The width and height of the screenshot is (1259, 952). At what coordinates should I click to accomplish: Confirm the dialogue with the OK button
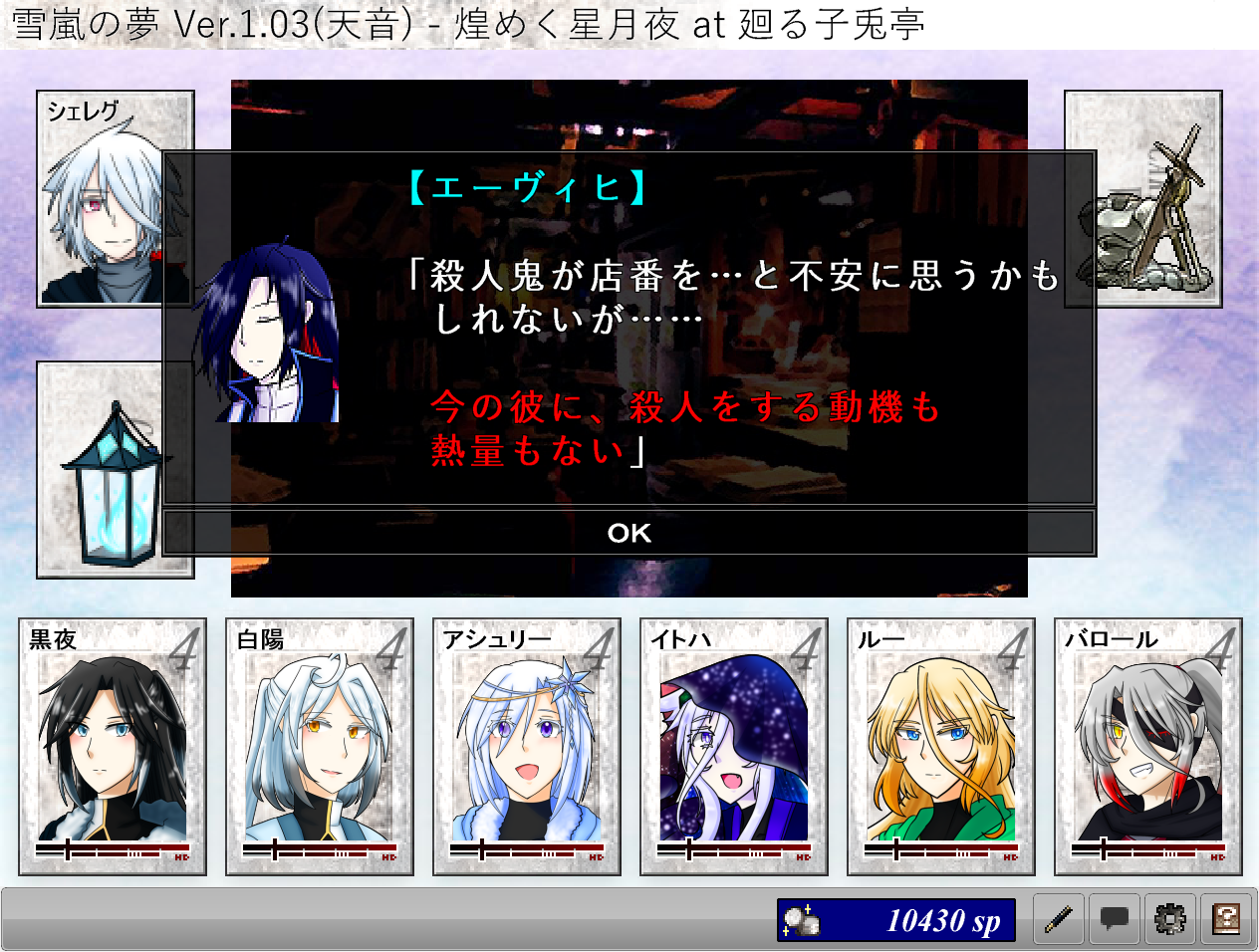[629, 533]
